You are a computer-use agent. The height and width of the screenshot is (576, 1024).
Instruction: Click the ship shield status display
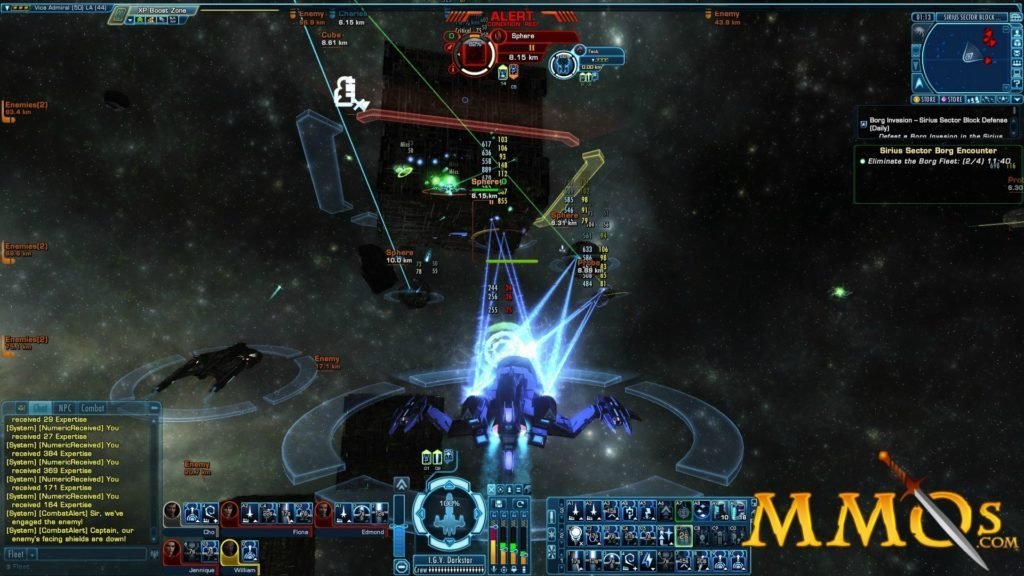click(x=449, y=512)
